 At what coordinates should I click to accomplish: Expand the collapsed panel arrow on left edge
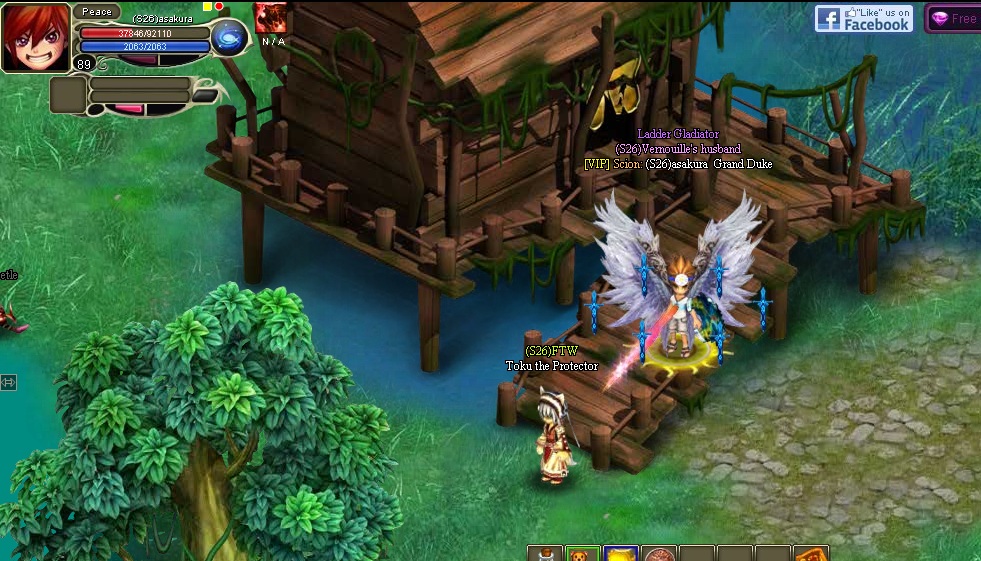[x=8, y=382]
